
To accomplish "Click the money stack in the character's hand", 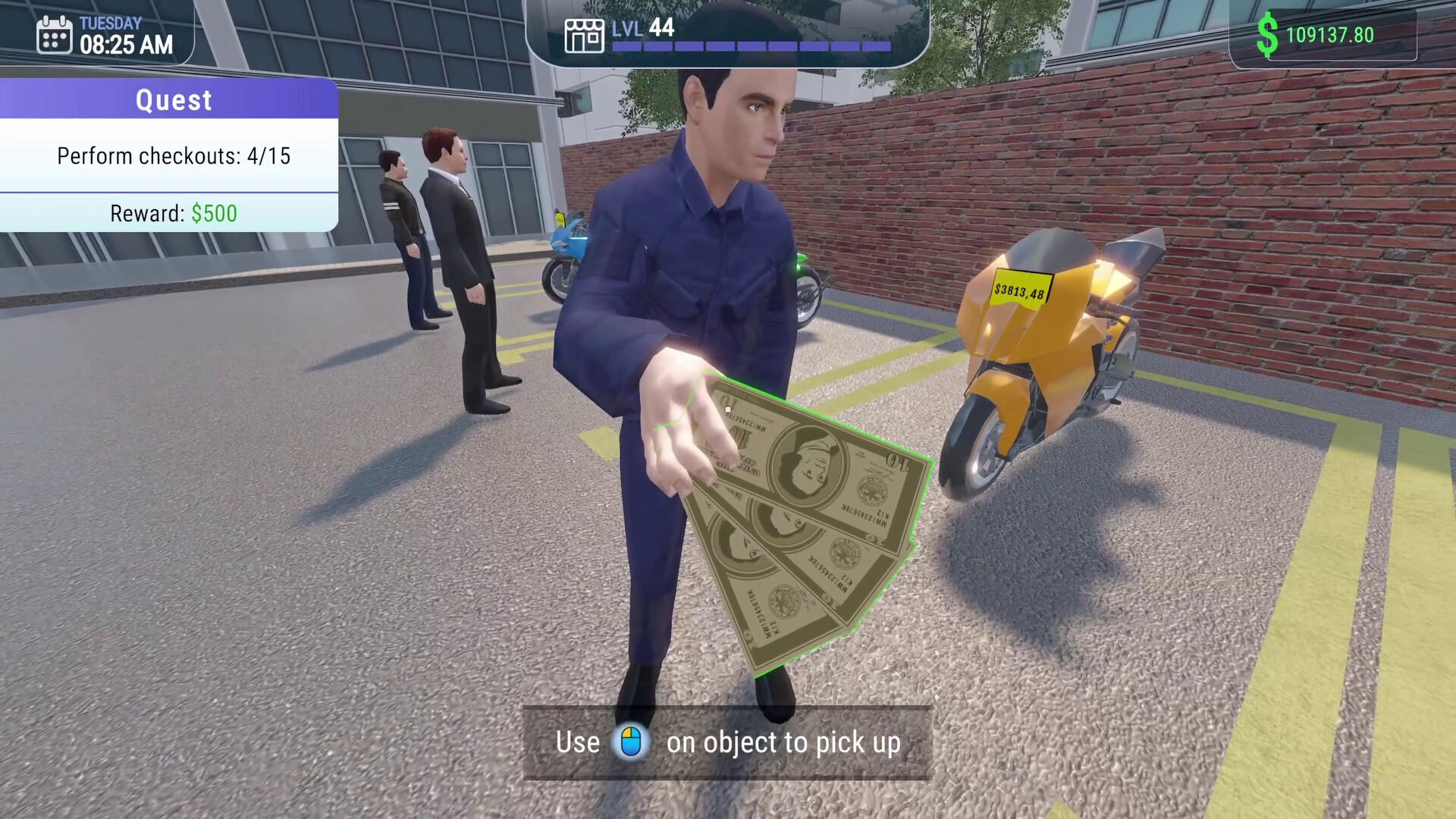I will point(796,516).
